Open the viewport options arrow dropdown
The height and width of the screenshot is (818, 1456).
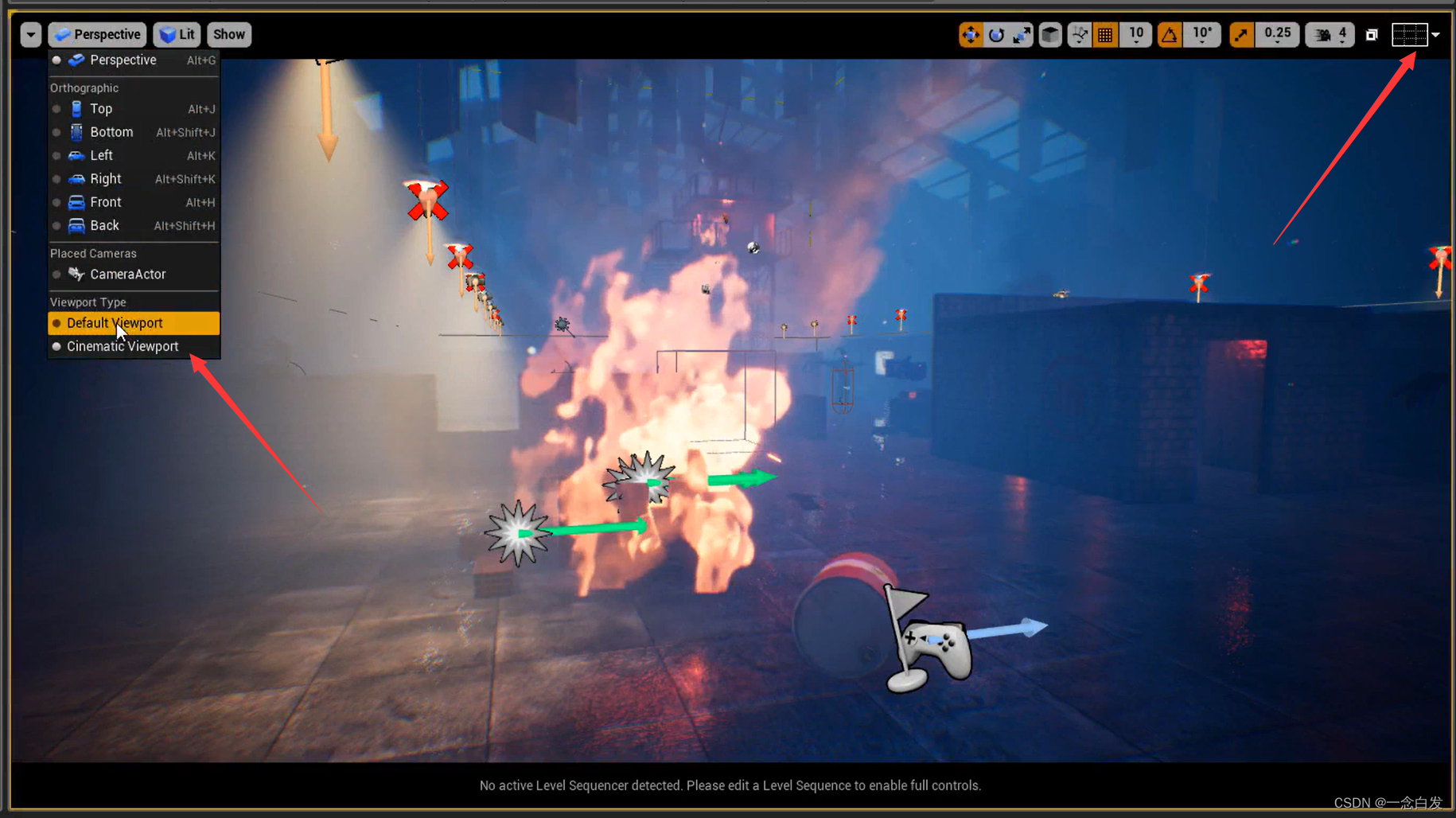[x=30, y=34]
